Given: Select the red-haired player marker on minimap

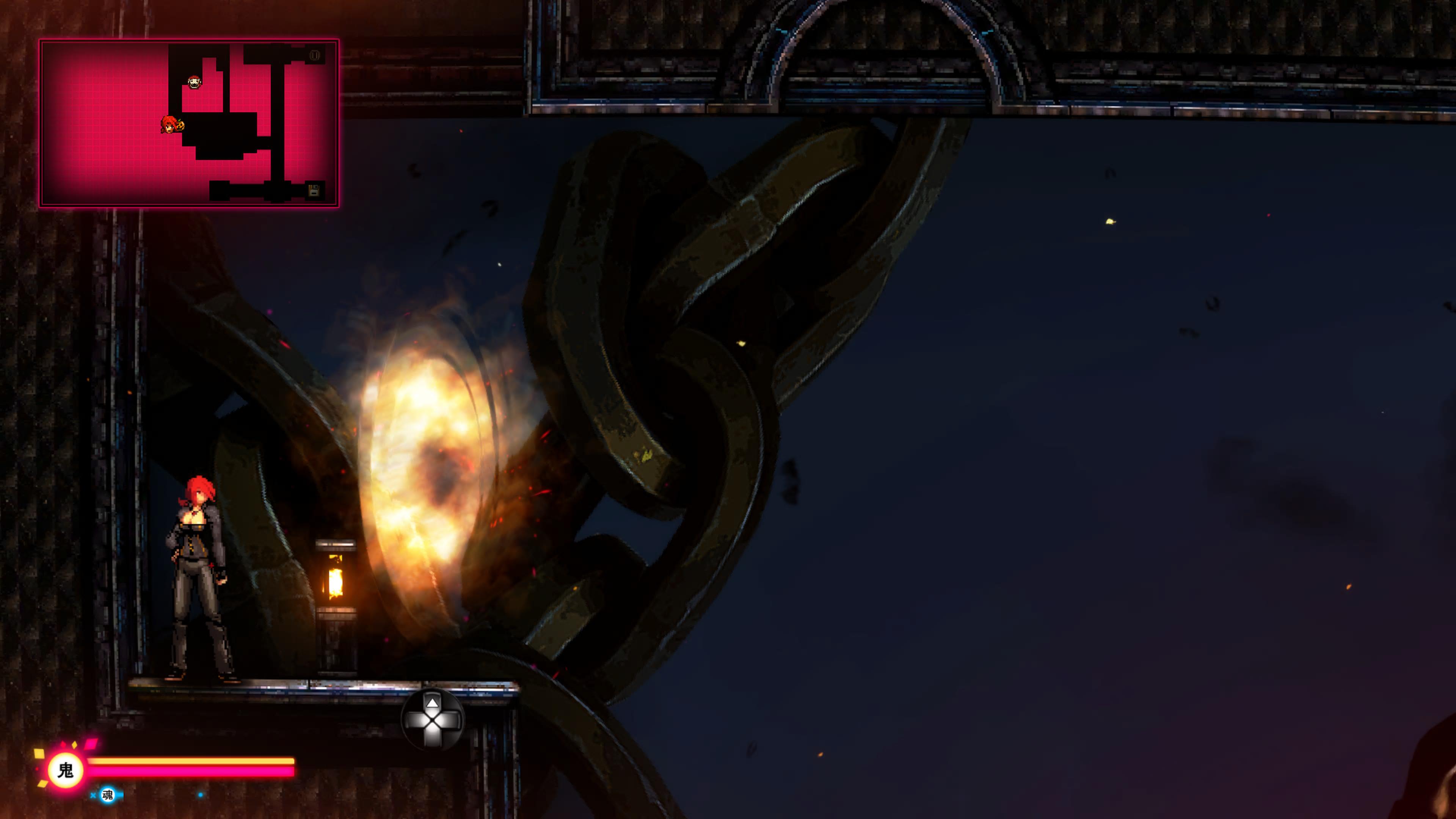Looking at the screenshot, I should click(169, 124).
